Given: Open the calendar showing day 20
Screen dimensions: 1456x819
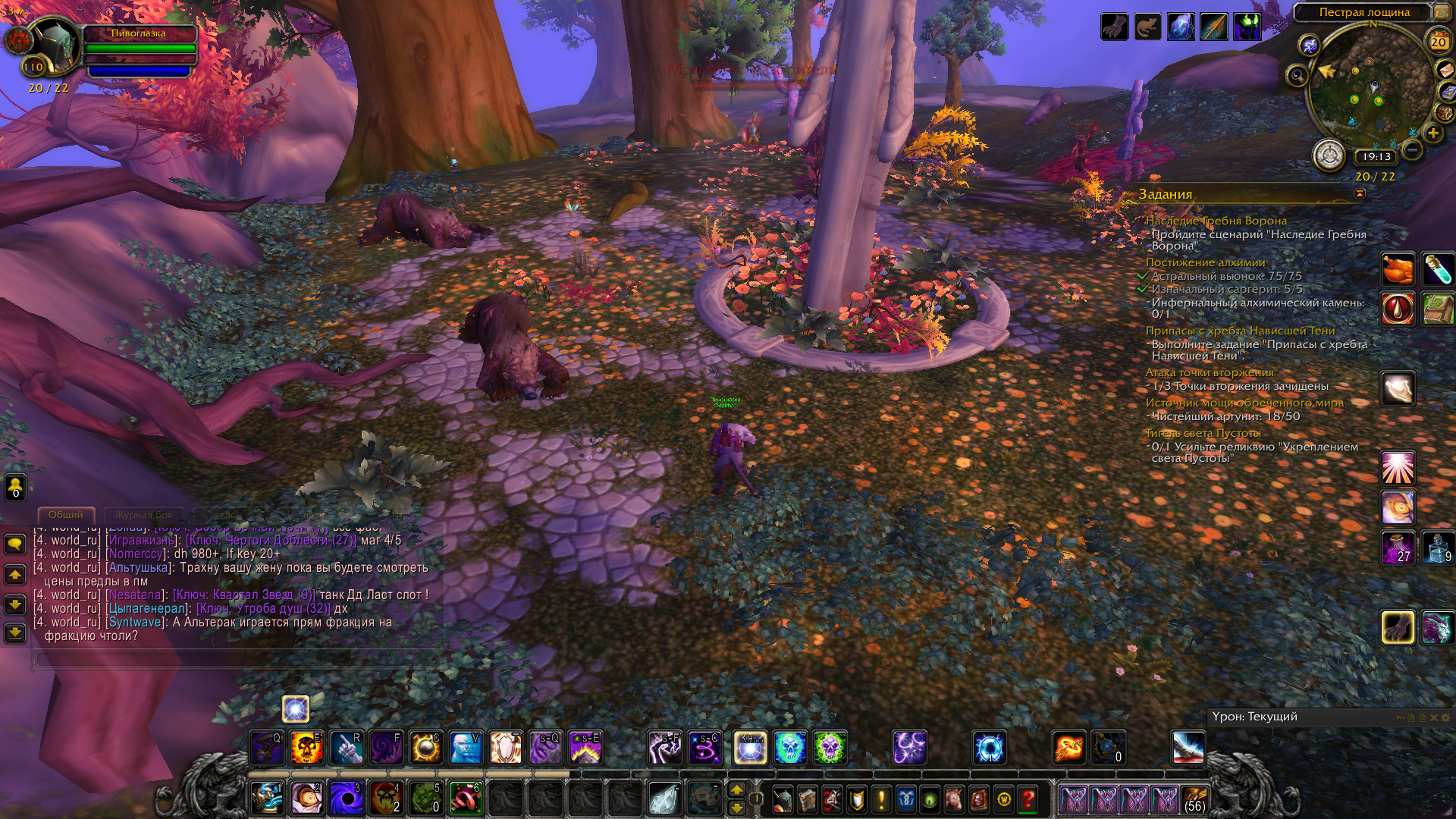Looking at the screenshot, I should 1439,42.
